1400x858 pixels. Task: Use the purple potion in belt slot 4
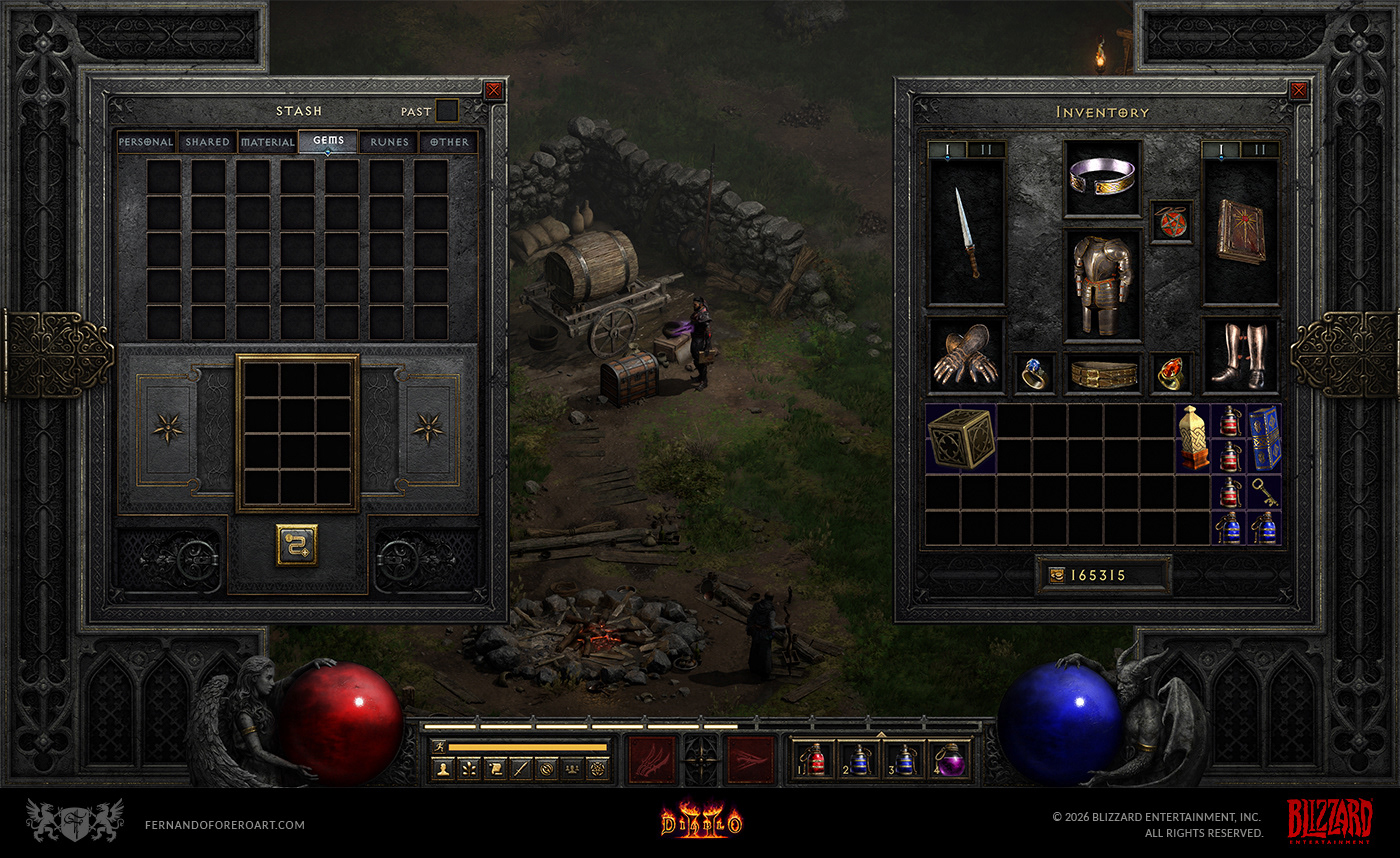pyautogui.click(x=951, y=760)
